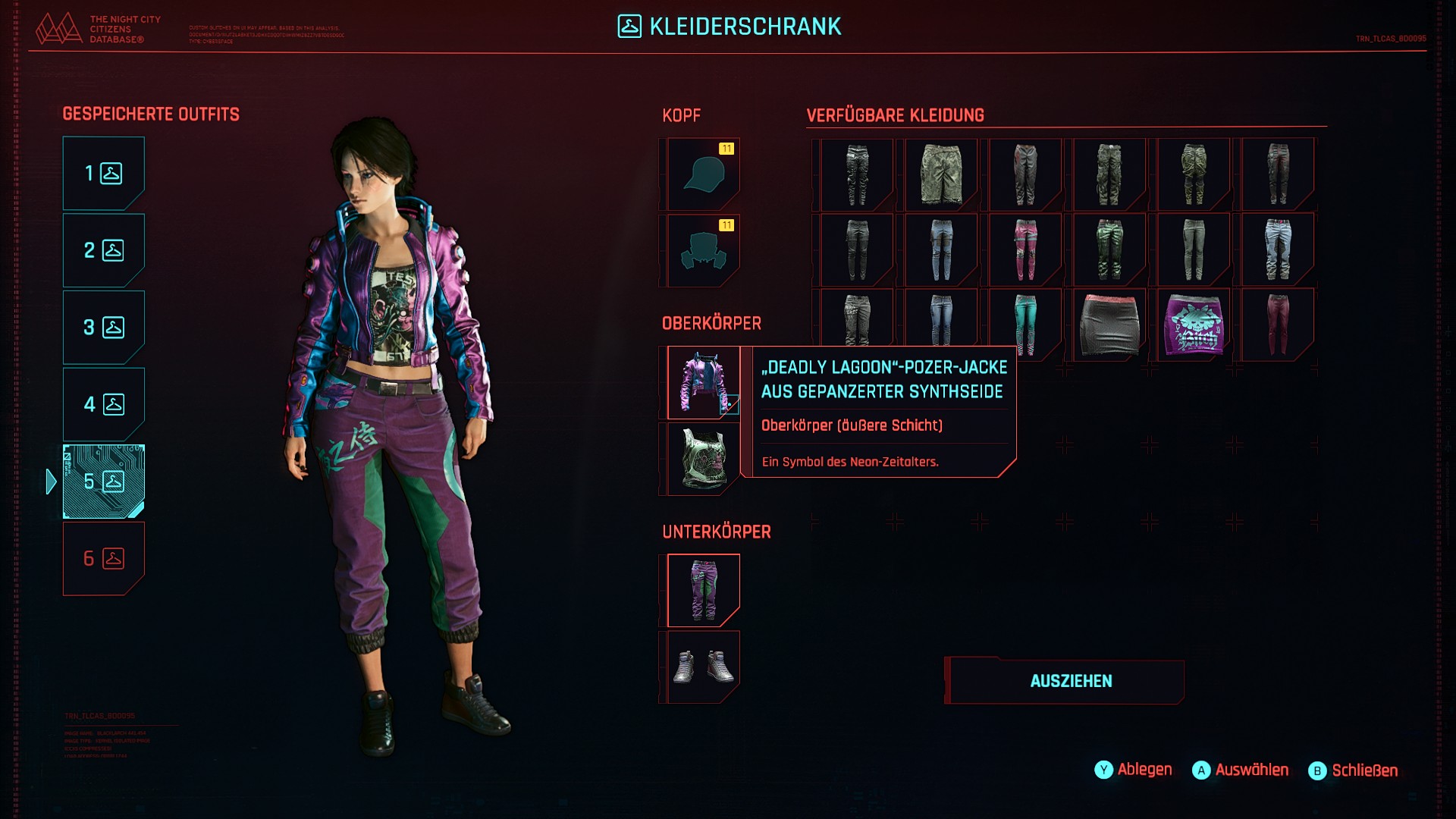Click the AUSZIEHEN button

pyautogui.click(x=1070, y=681)
